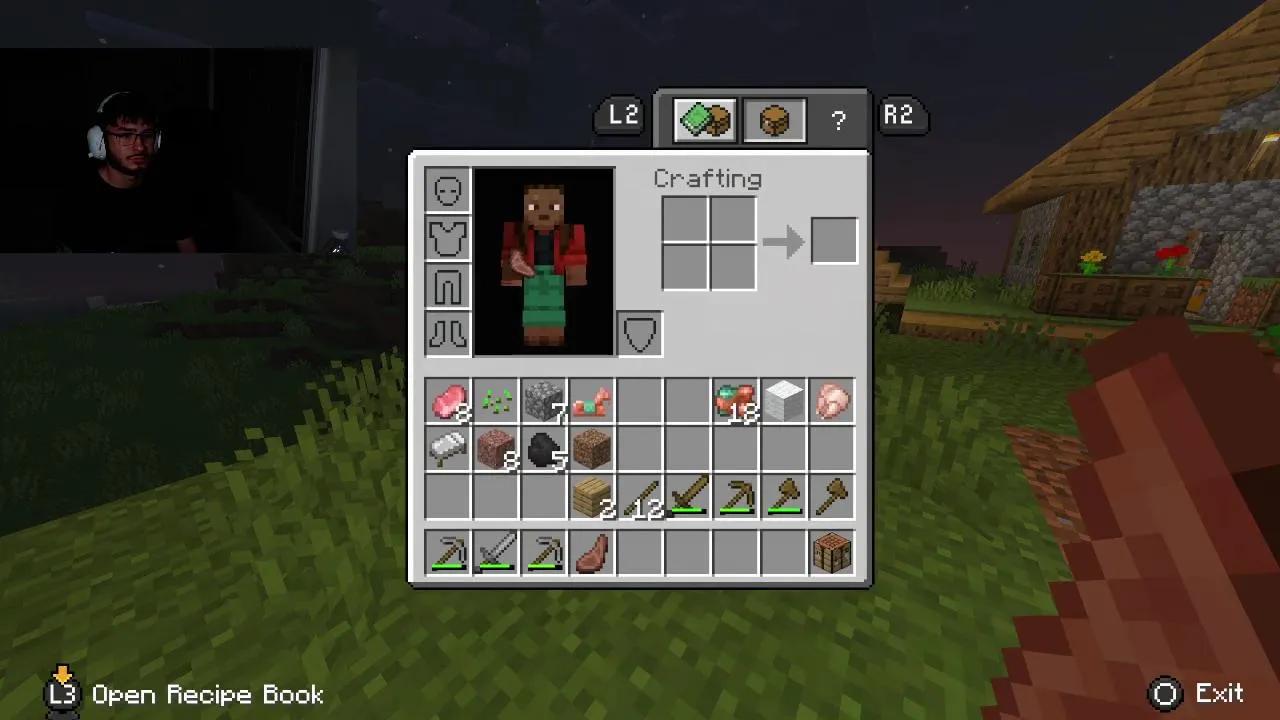Select the wooden sword with durability bar
The height and width of the screenshot is (720, 1280).
click(x=688, y=497)
